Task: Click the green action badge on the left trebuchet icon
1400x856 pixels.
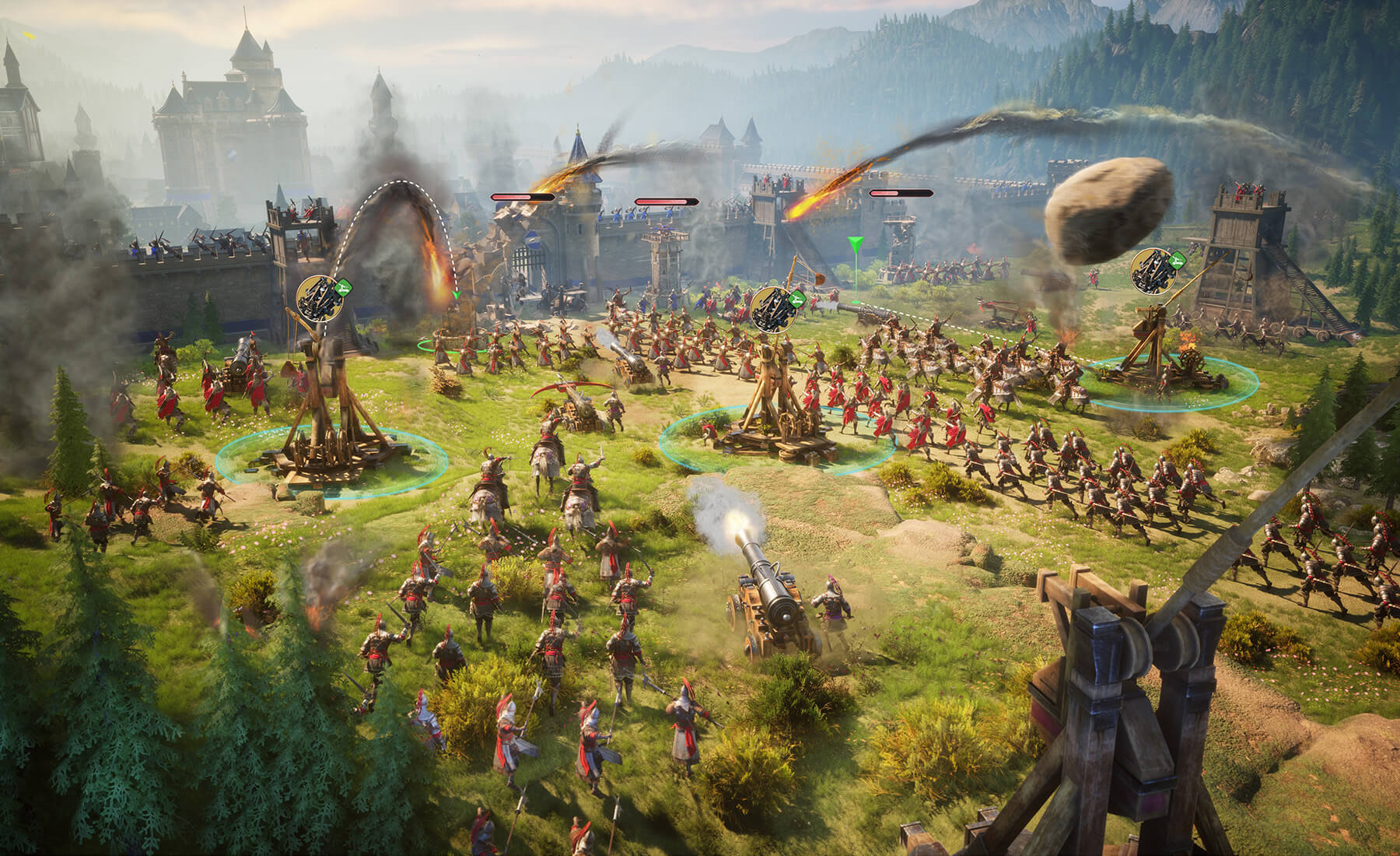Action: (x=343, y=288)
